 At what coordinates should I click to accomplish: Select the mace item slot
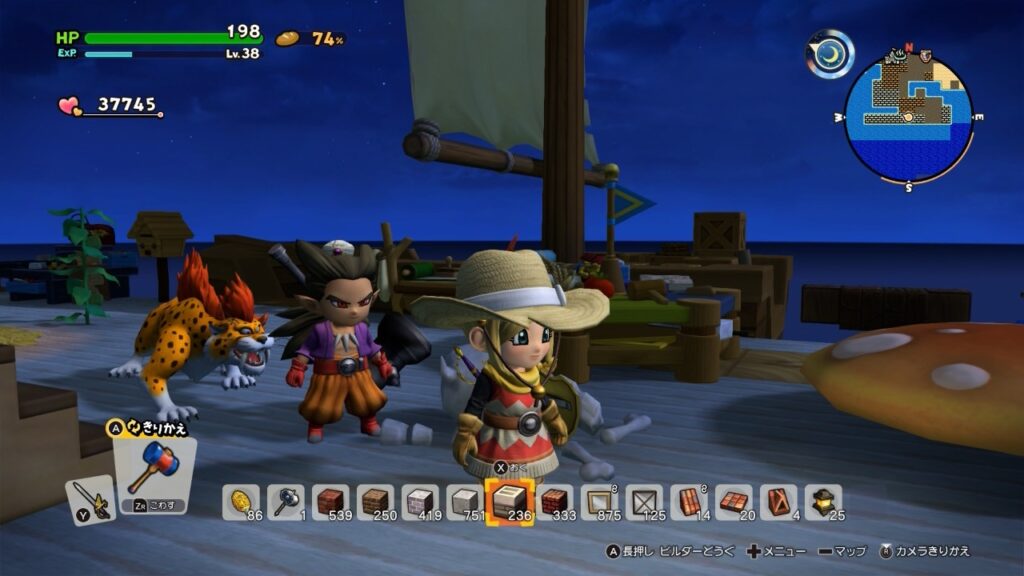(x=286, y=501)
